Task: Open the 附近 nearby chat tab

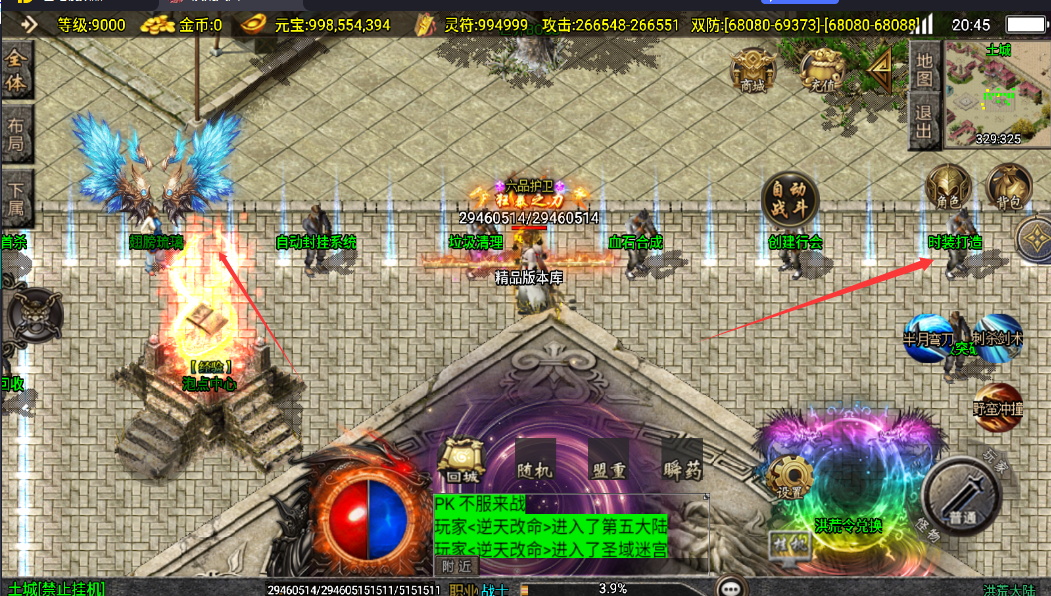Action: coord(454,566)
